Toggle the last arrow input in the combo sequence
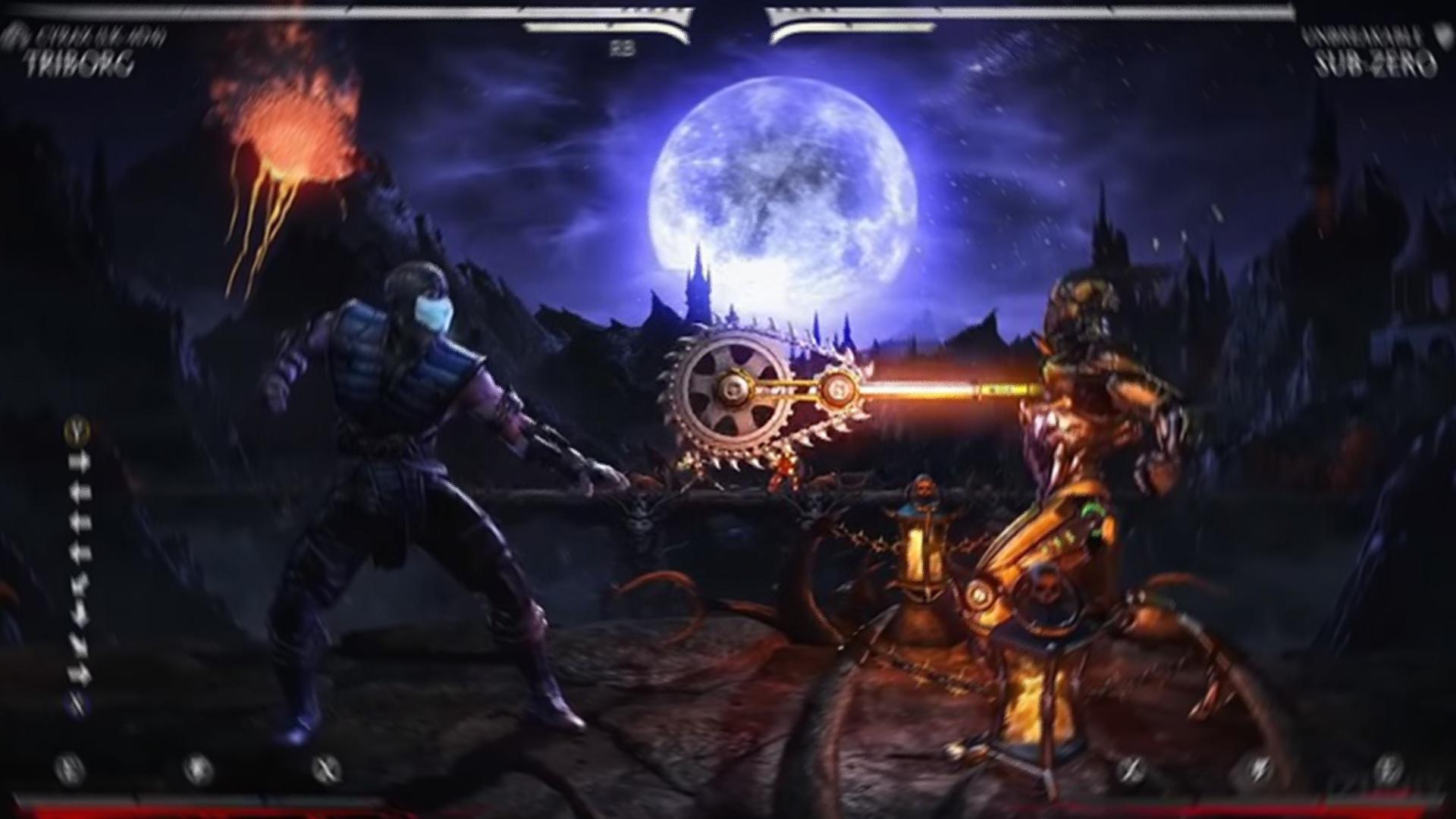Screen dimensions: 1456x819 [79, 672]
